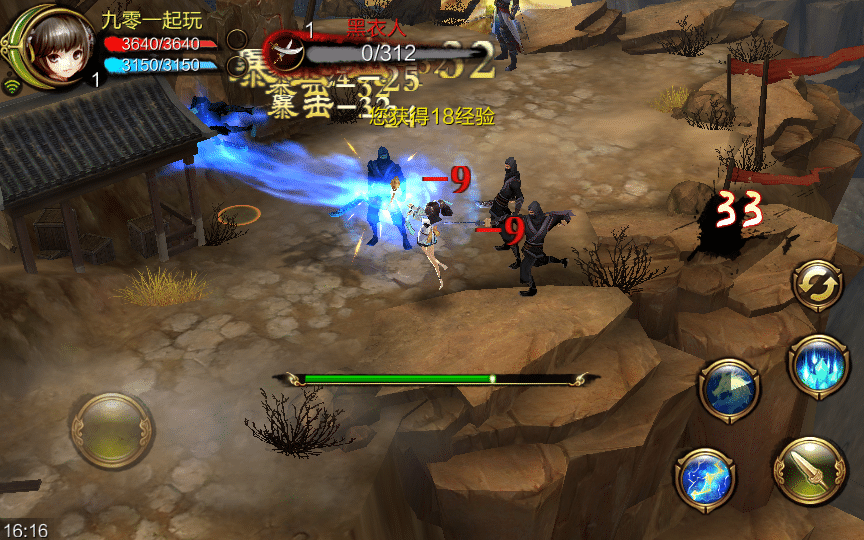
Task: Cast the blue ice flames skill
Action: [x=817, y=364]
